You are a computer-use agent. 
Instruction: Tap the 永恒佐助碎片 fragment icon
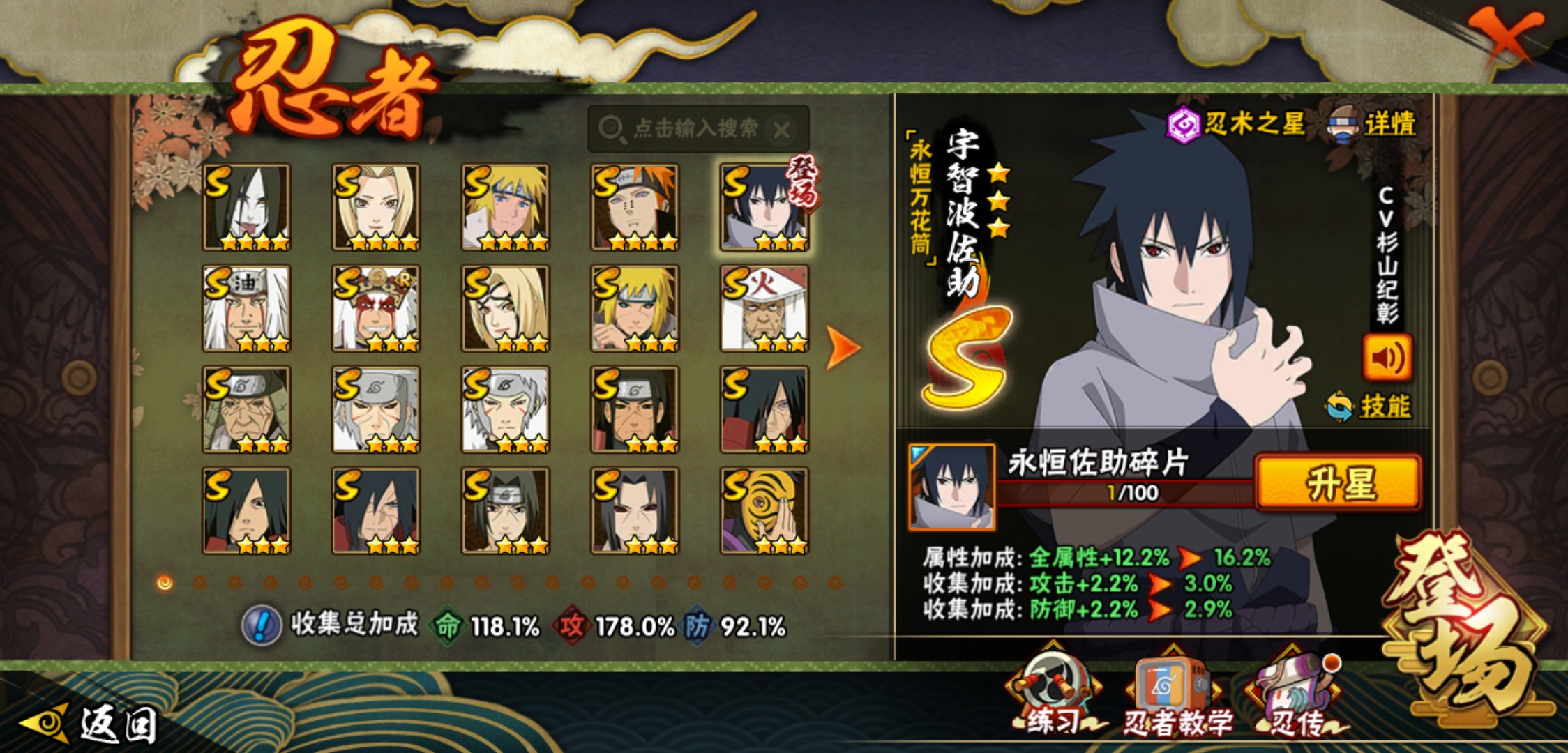[951, 487]
